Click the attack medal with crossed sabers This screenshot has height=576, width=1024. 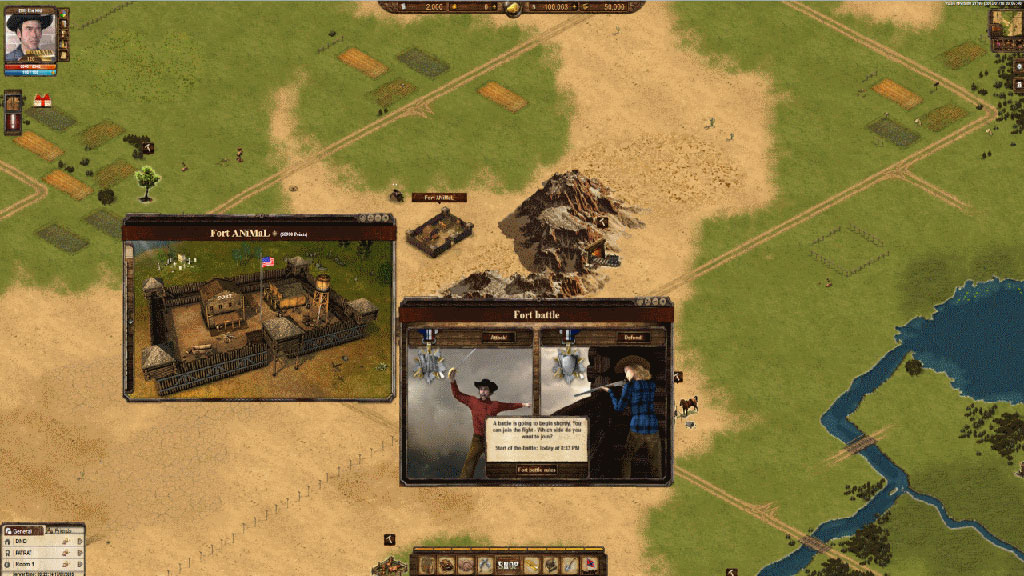[x=431, y=357]
